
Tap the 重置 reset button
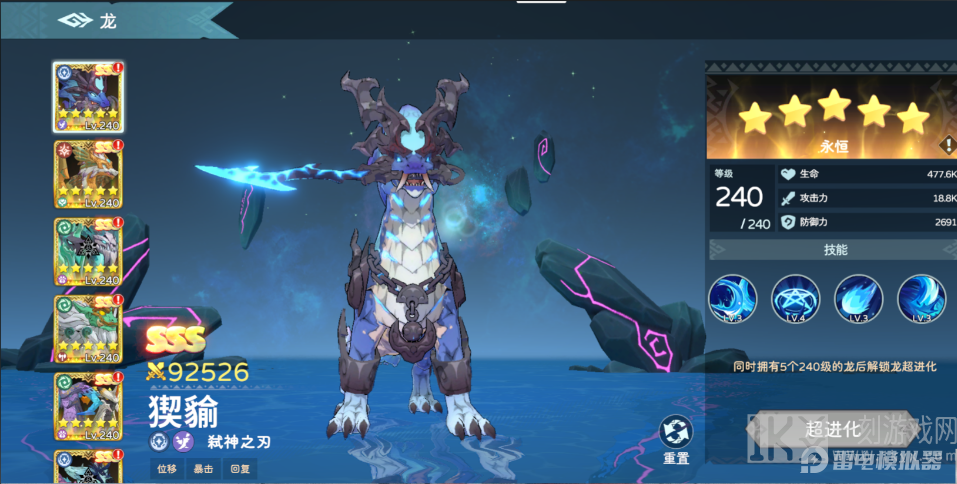tap(676, 440)
